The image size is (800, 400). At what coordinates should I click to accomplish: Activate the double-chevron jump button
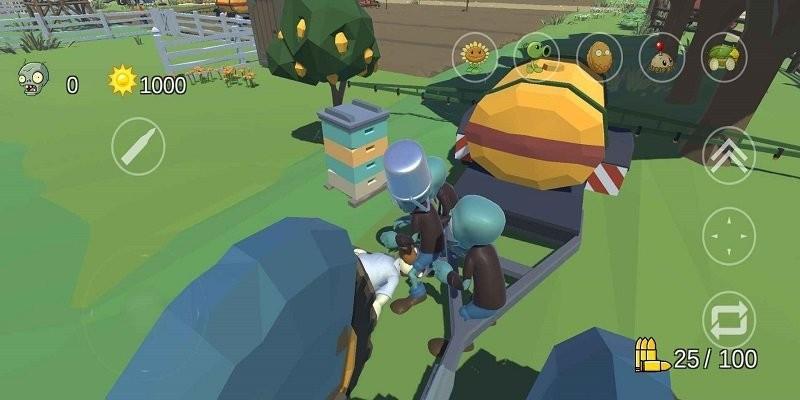tap(729, 154)
